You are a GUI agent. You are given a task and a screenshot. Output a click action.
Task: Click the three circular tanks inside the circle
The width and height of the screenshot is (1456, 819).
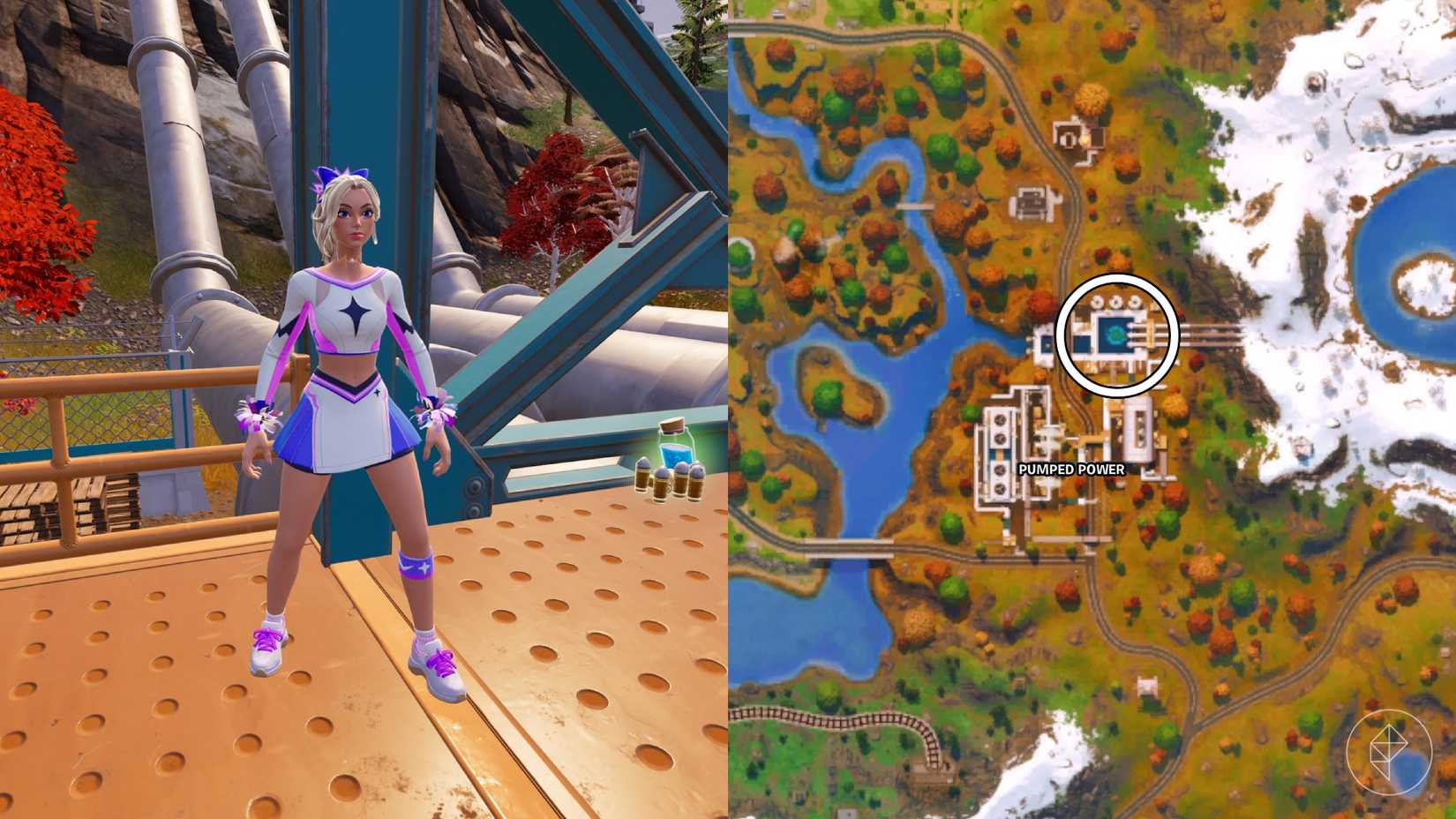coord(1114,303)
